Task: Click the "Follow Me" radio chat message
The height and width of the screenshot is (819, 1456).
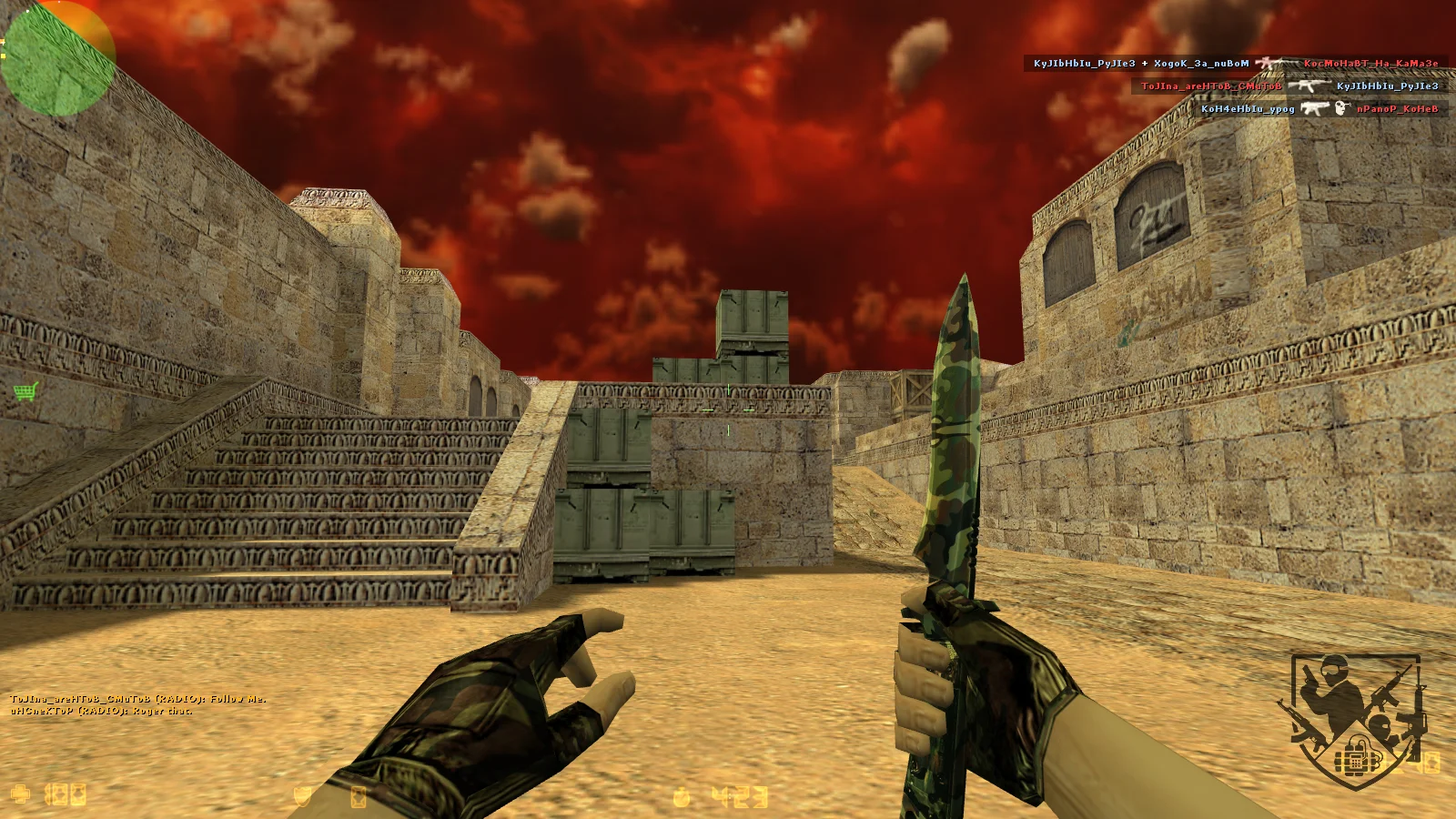Action: [137, 699]
